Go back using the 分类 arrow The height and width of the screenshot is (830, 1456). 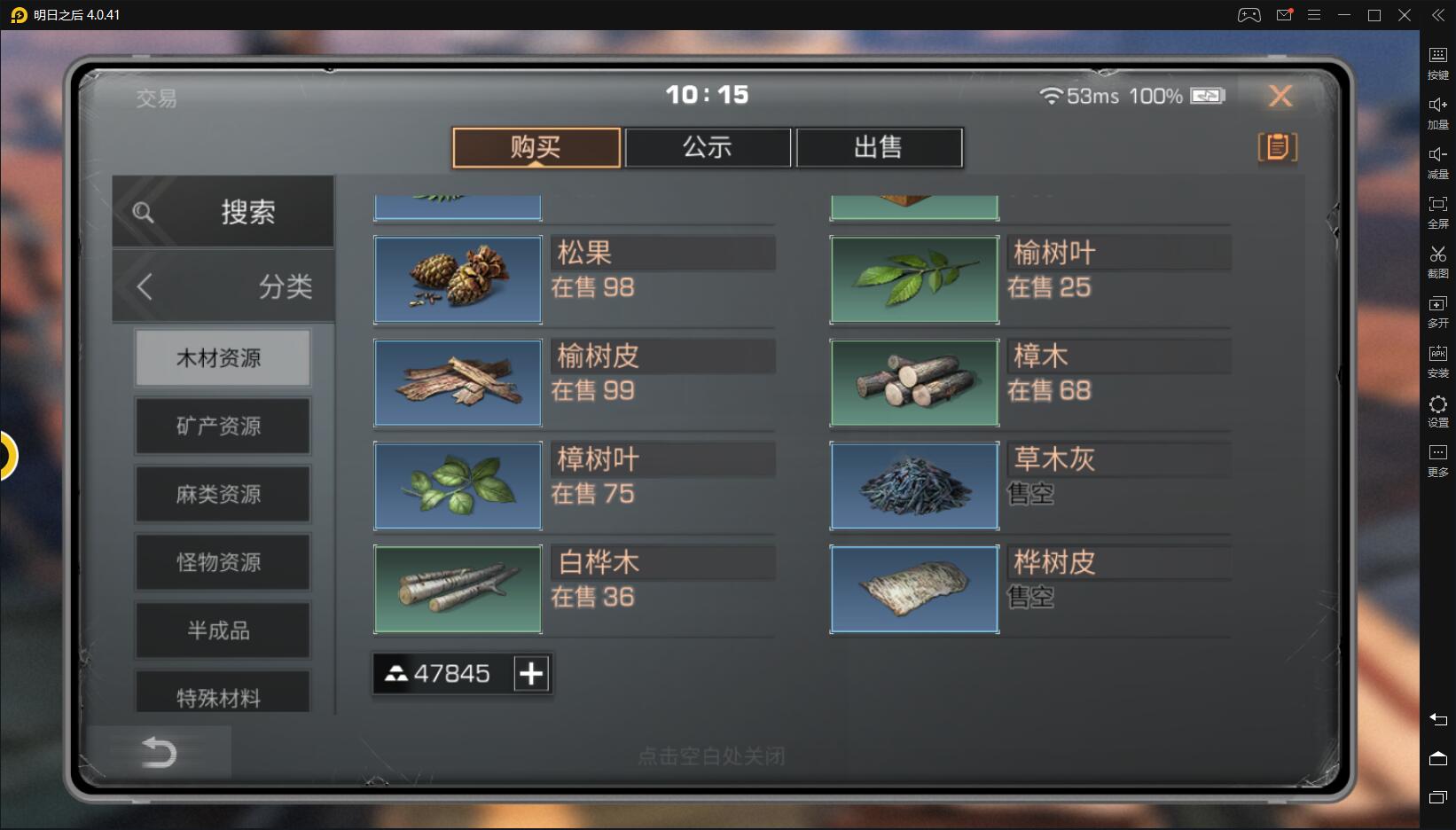(145, 286)
